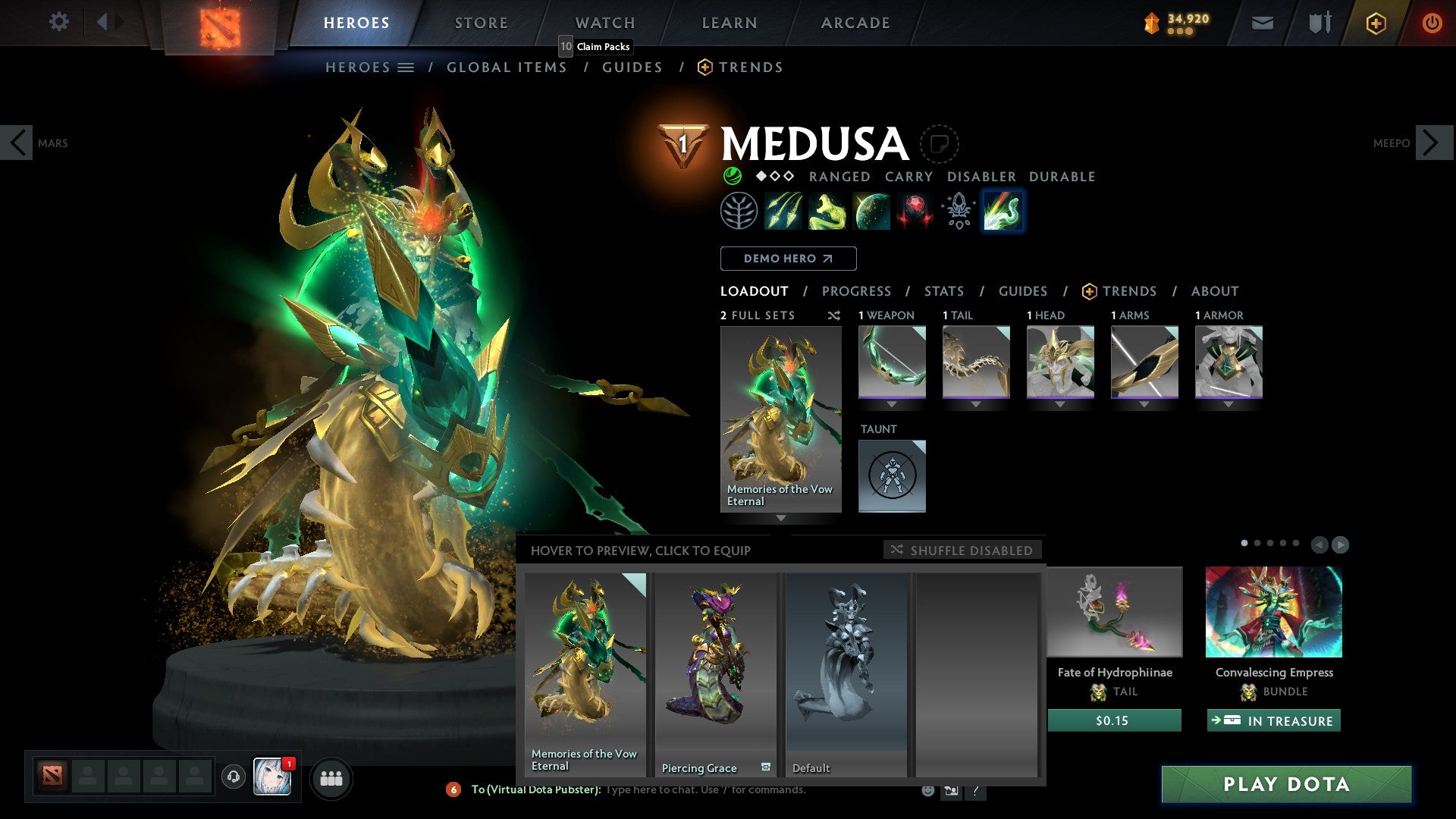1456x819 pixels.
Task: Expand the Heroes hamburger menu
Action: coord(406,67)
